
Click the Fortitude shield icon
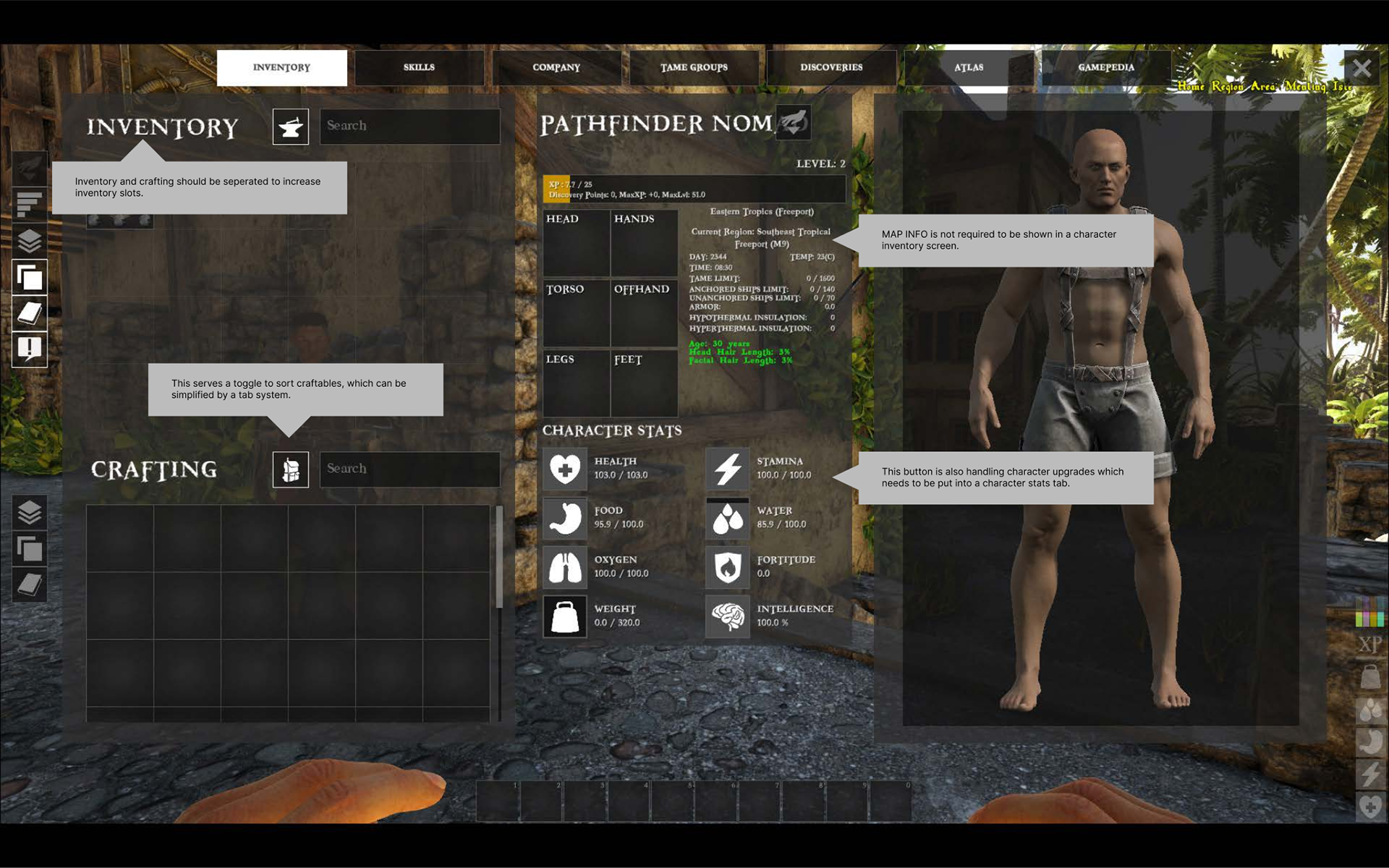[x=728, y=567]
